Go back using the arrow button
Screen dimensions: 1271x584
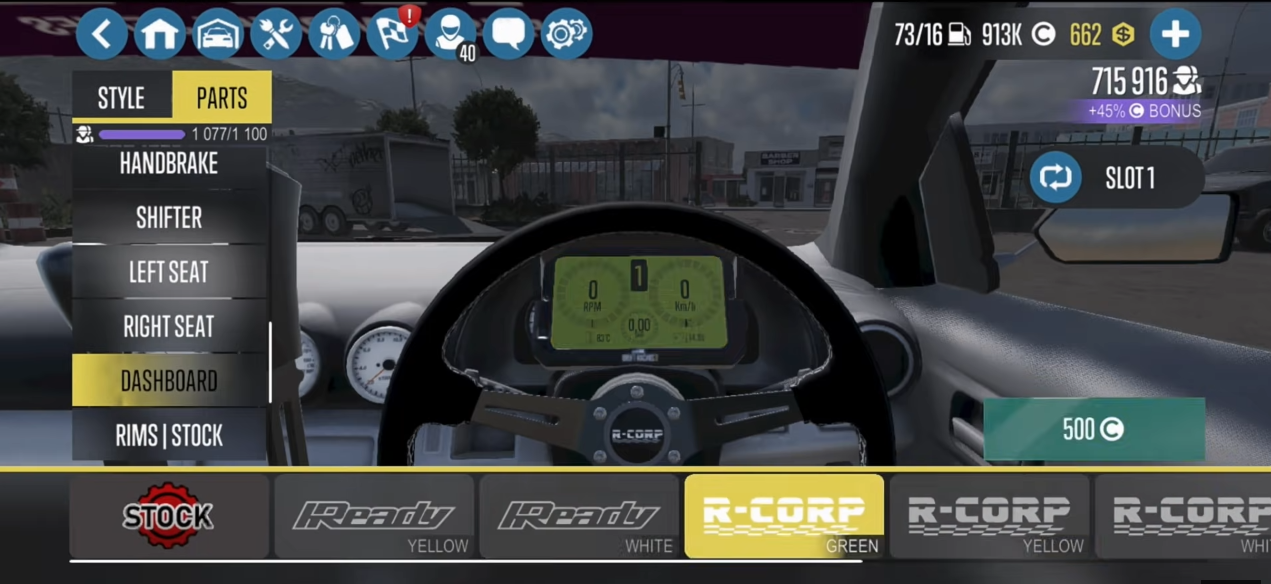tap(101, 35)
